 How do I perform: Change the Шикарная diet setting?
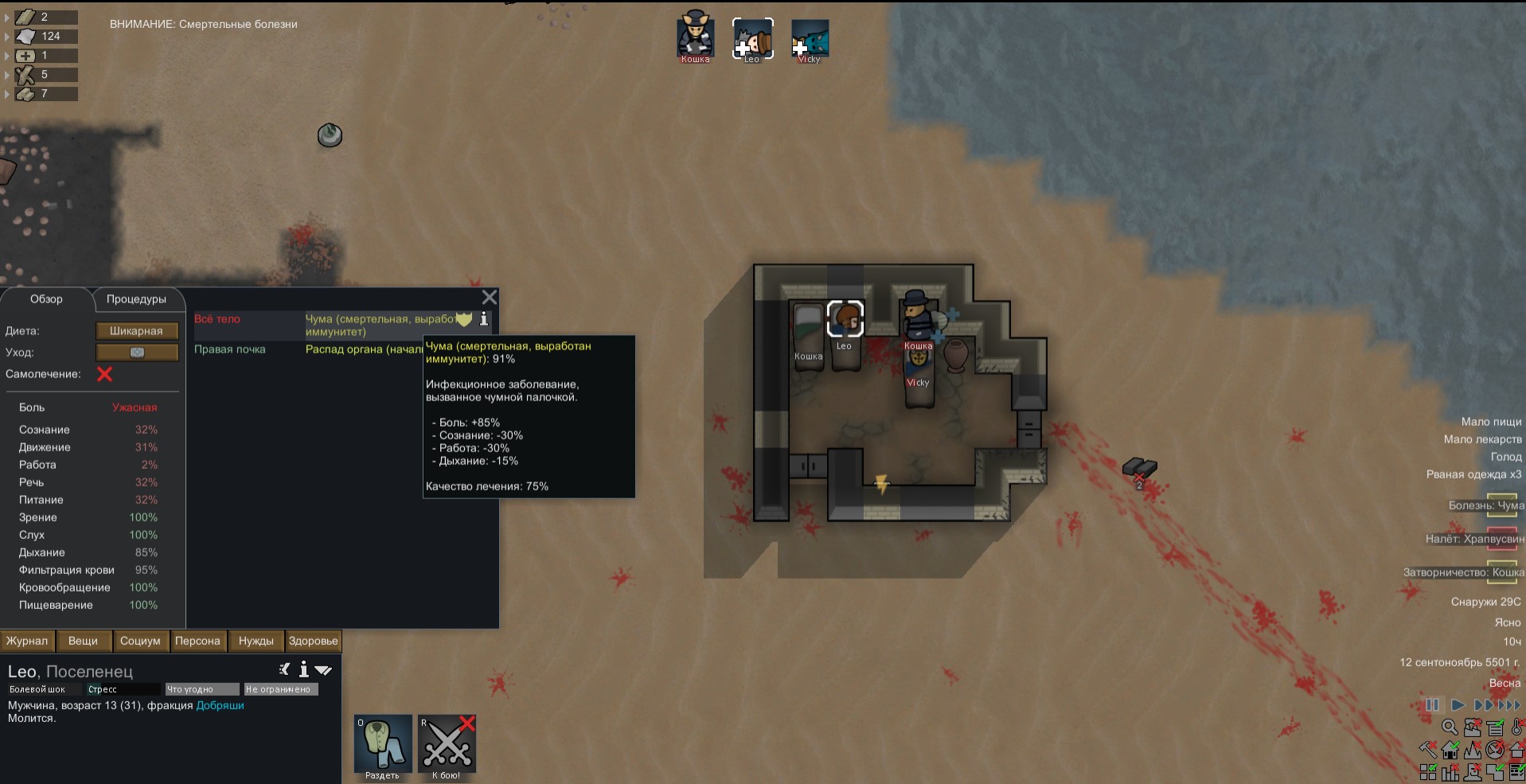tap(136, 331)
